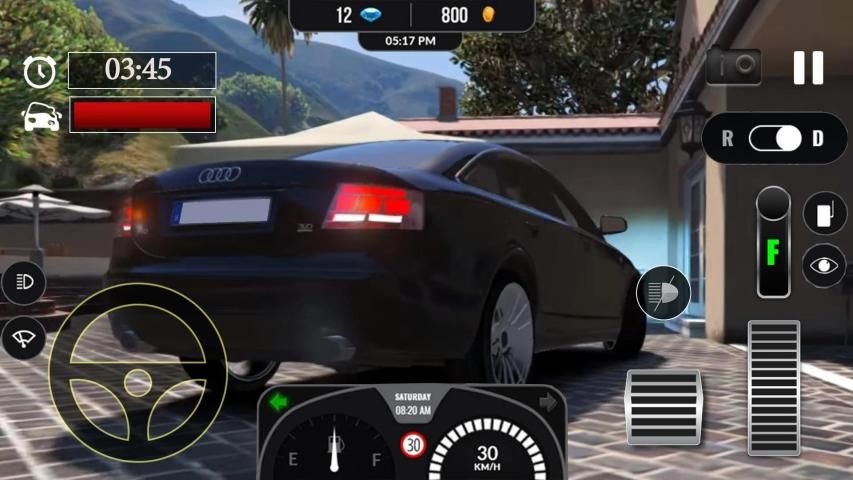The height and width of the screenshot is (480, 853).
Task: Turn on the high beam headlight button
Action: click(x=663, y=294)
